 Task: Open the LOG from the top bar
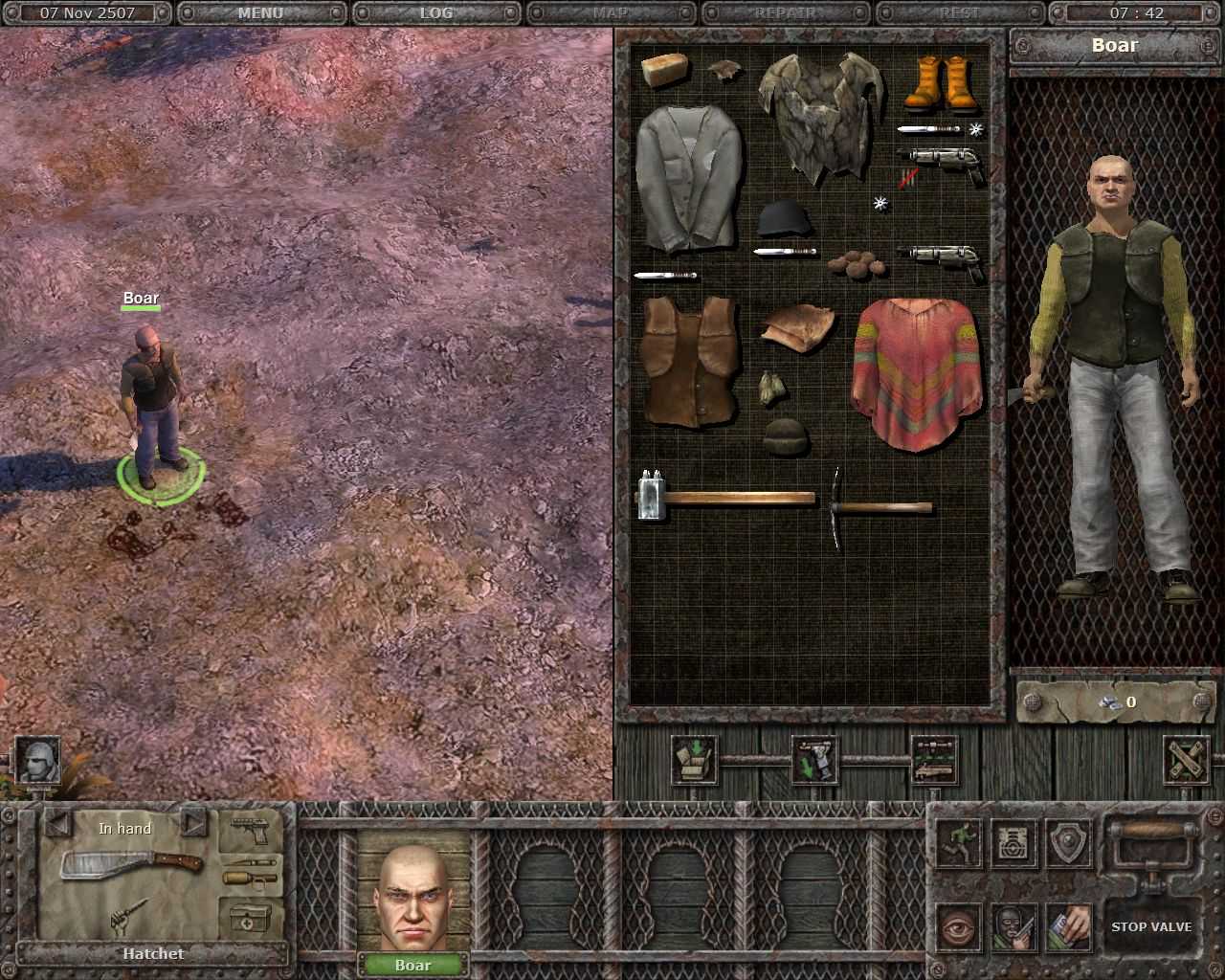437,12
